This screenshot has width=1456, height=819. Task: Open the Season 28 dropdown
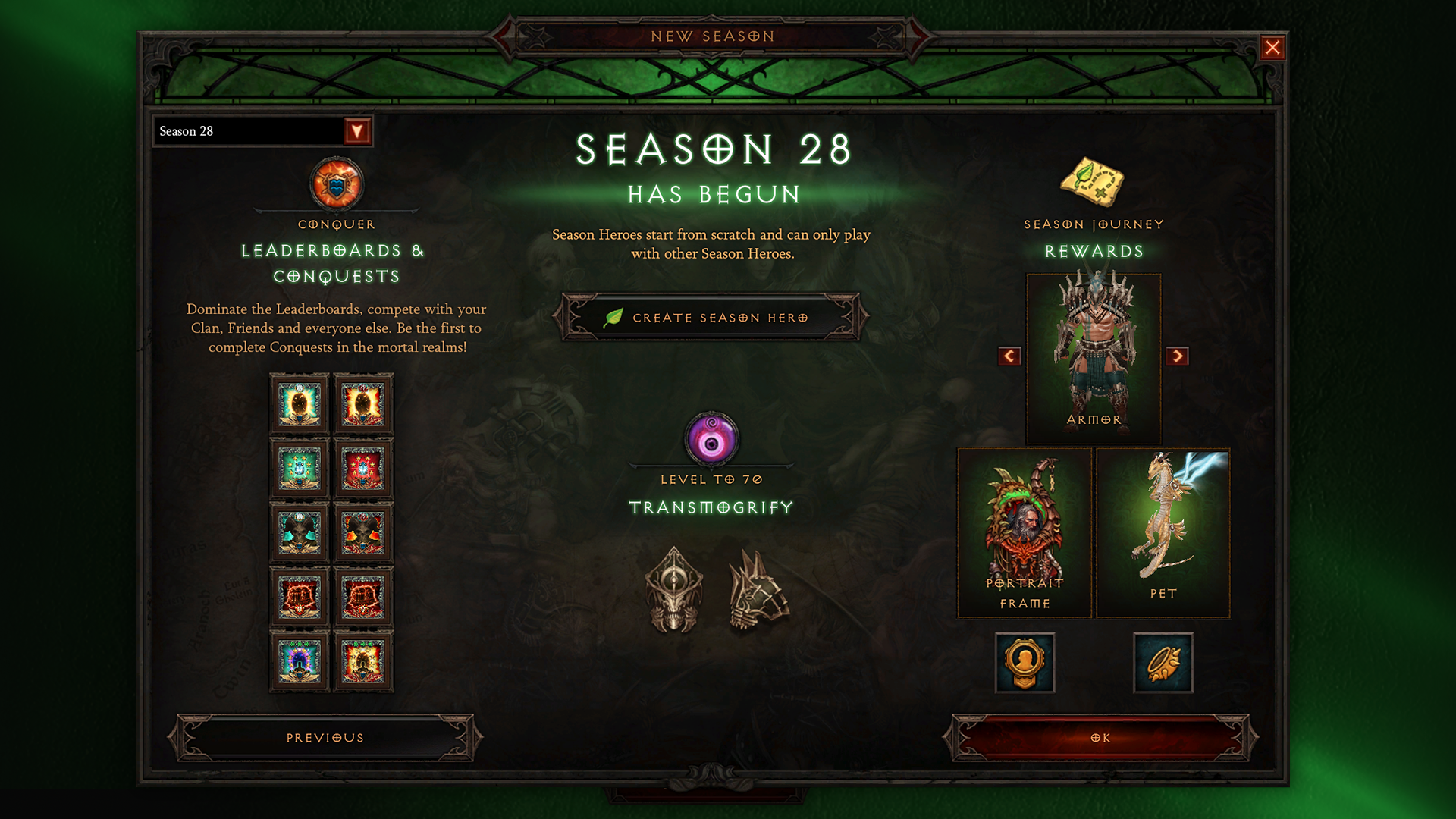pyautogui.click(x=358, y=130)
